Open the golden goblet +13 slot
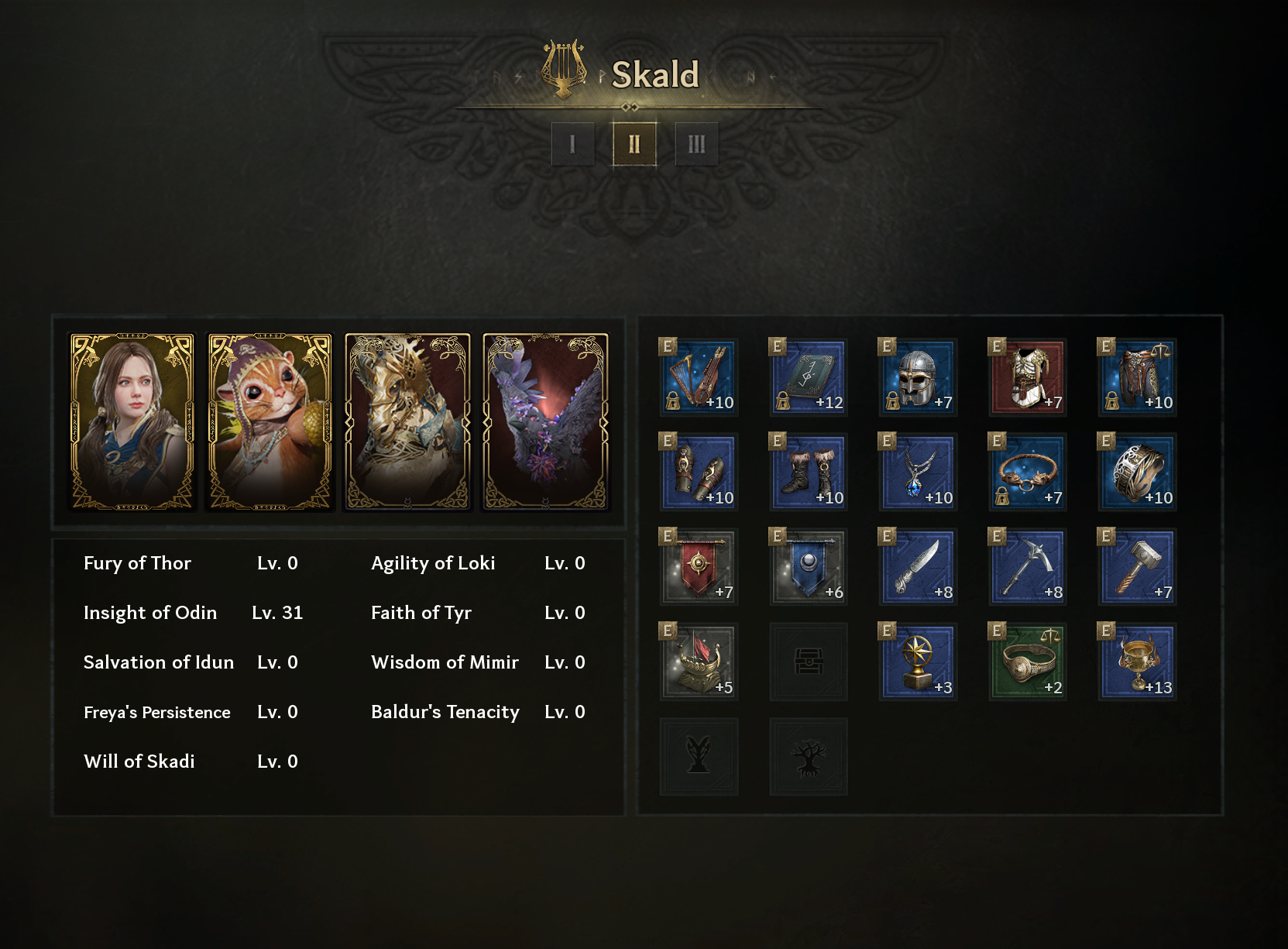Image resolution: width=1288 pixels, height=949 pixels. [x=1138, y=662]
